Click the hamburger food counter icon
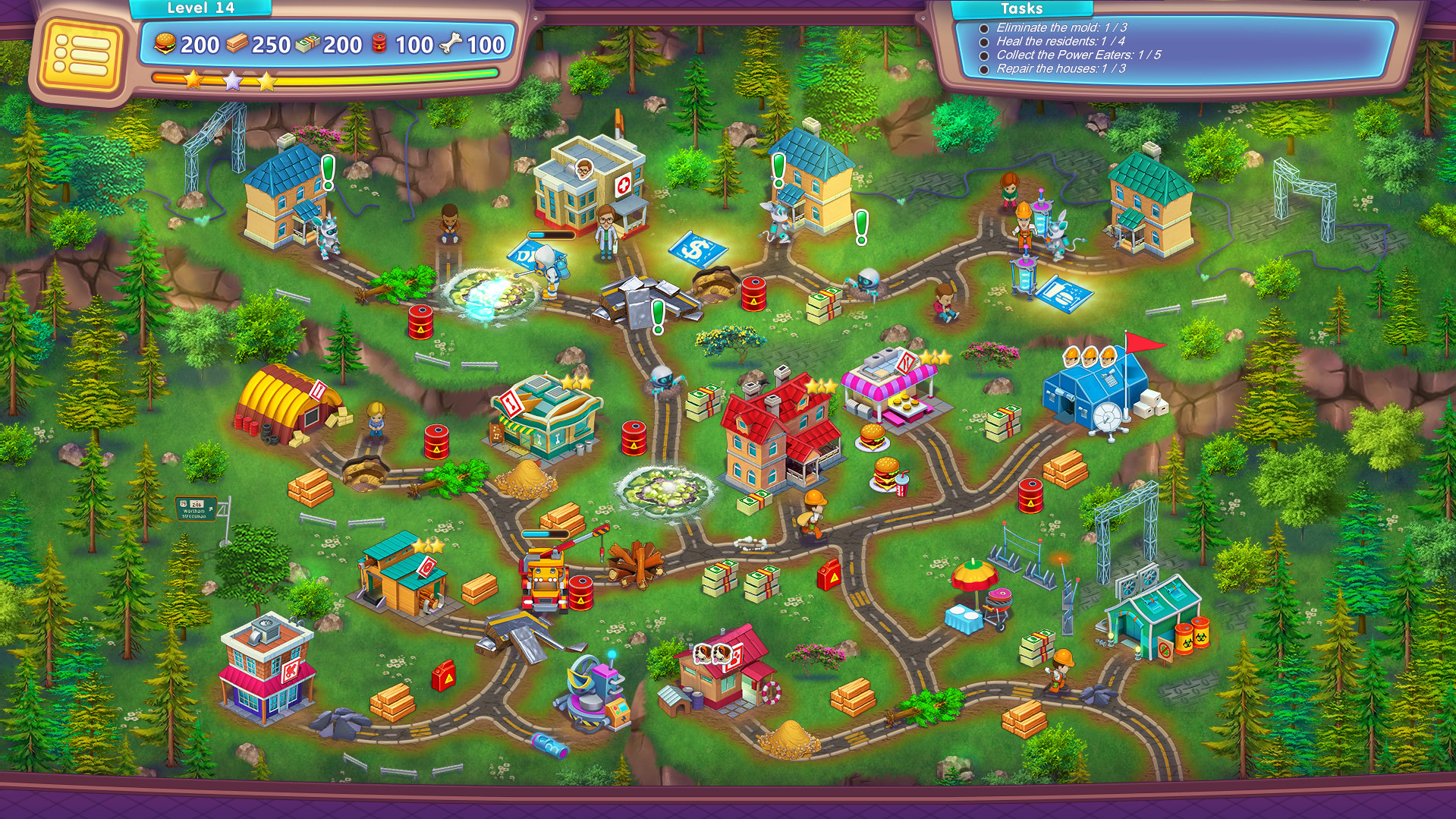Image resolution: width=1456 pixels, height=819 pixels. click(166, 44)
